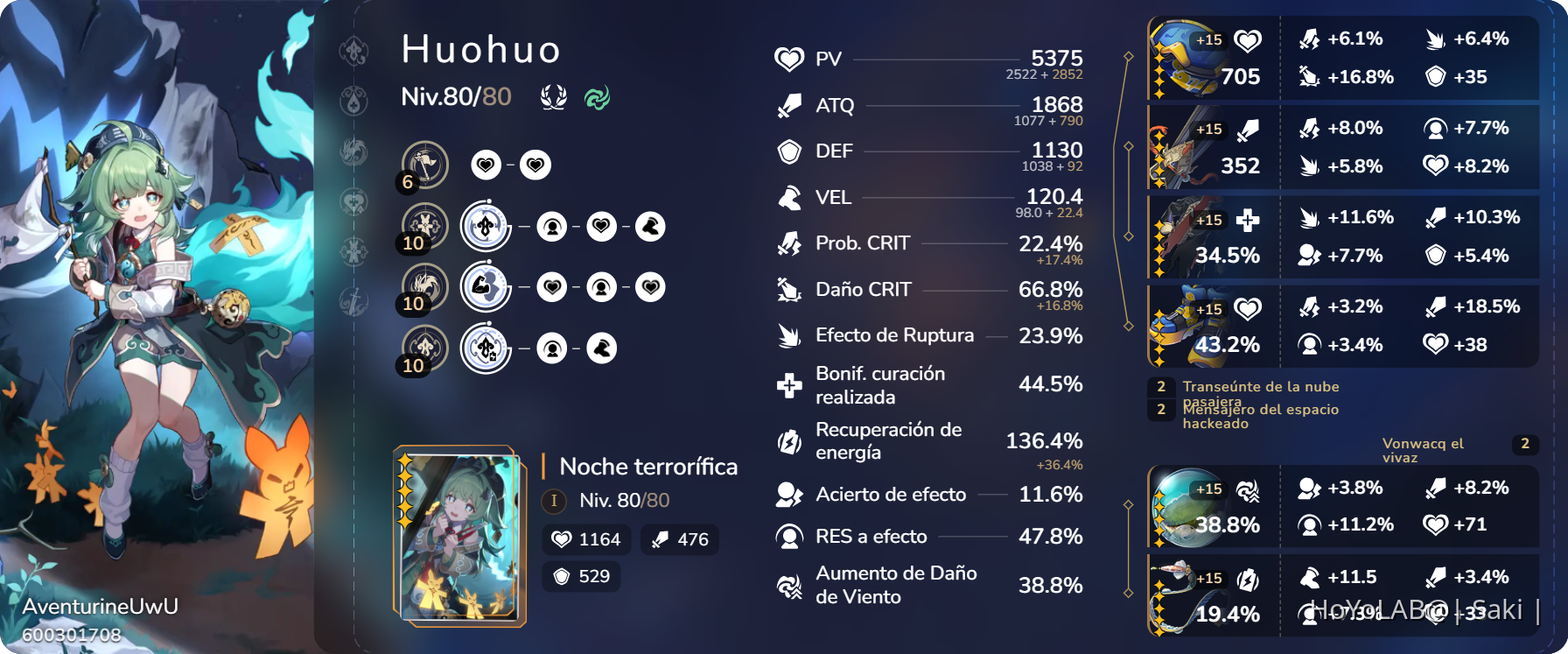
Task: Select the Bonif. curación realizada cross icon
Action: coord(788,384)
